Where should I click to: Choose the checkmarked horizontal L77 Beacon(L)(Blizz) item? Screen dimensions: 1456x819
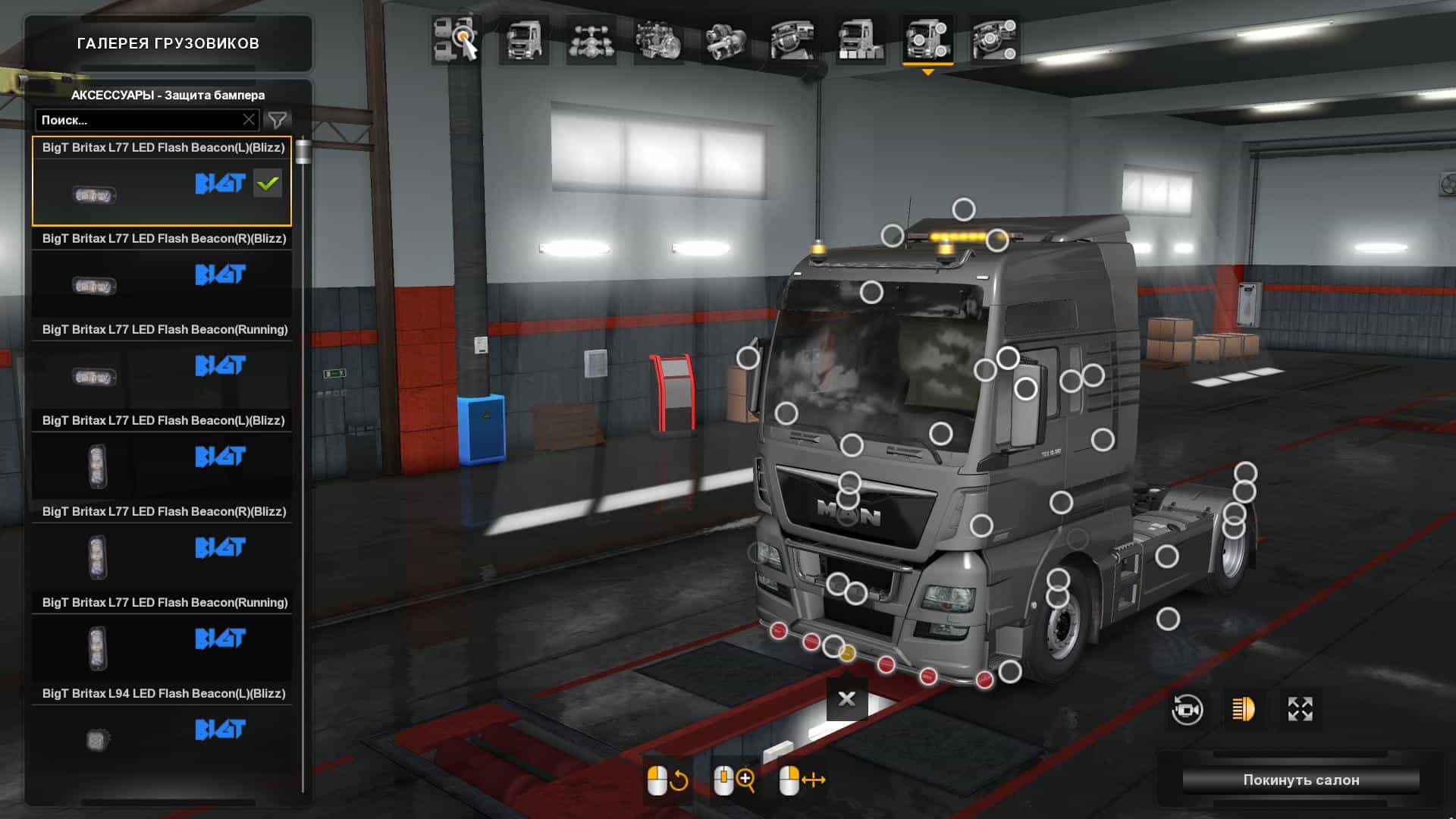click(162, 182)
